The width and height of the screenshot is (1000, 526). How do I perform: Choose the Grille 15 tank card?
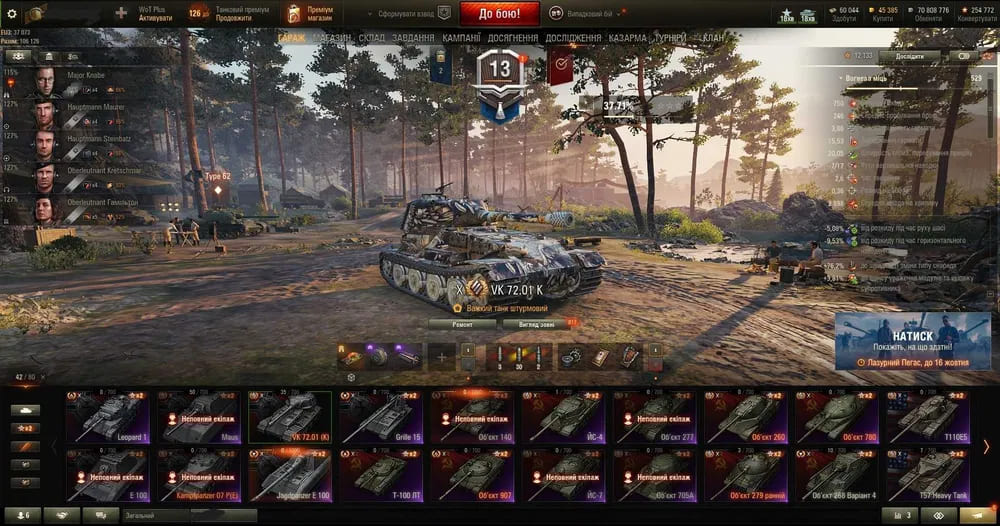point(382,417)
